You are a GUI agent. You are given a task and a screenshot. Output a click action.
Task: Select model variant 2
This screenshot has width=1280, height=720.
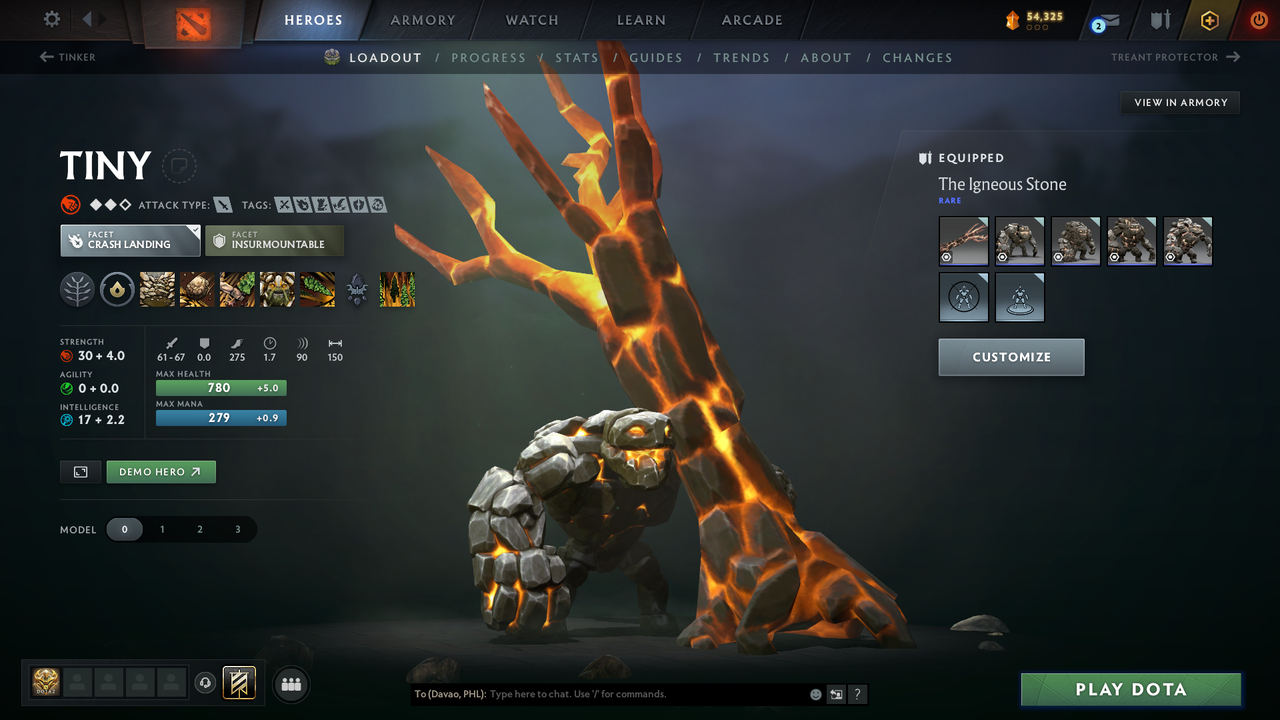tap(200, 529)
